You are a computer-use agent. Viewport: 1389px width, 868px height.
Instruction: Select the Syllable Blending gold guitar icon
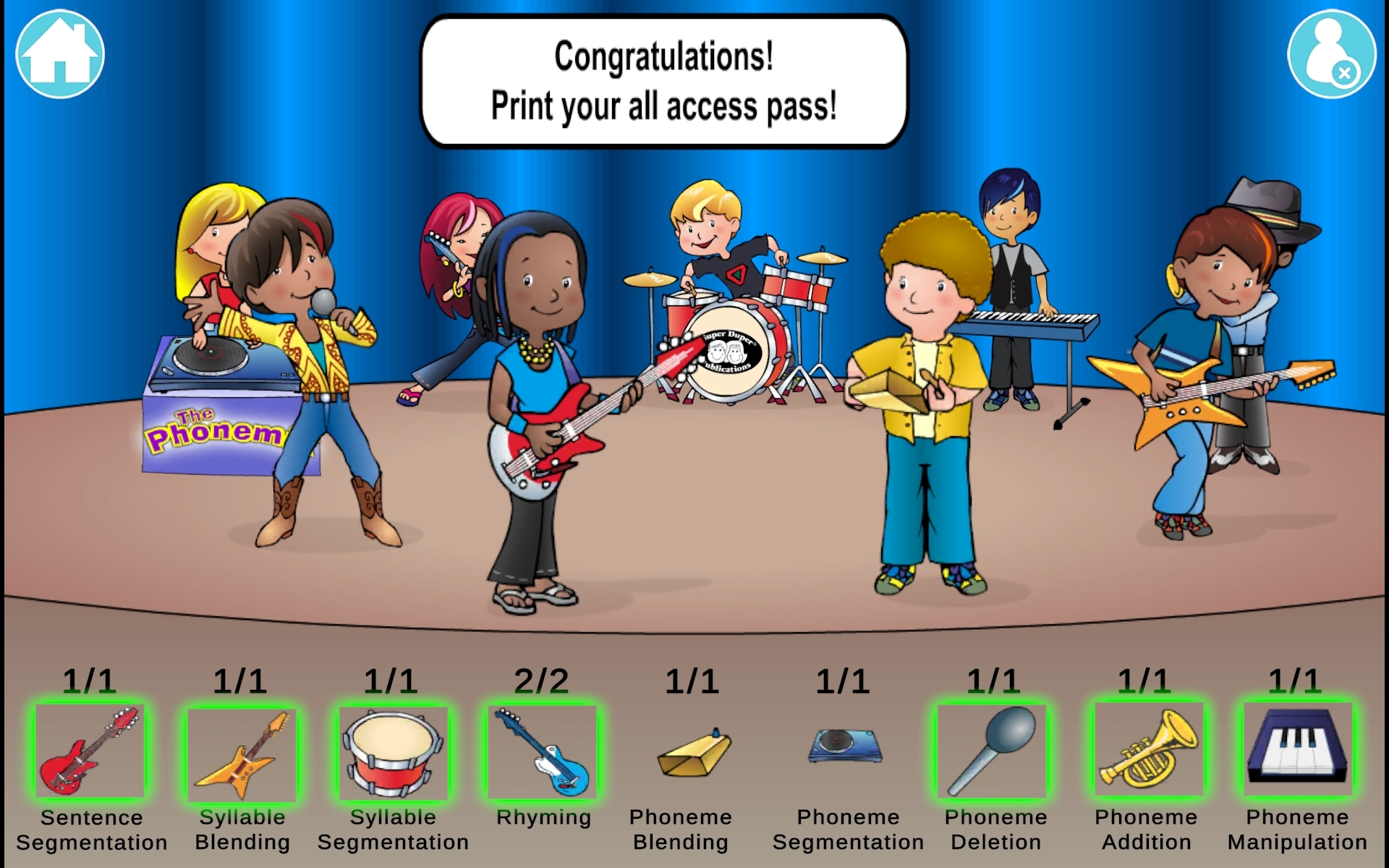click(x=242, y=752)
